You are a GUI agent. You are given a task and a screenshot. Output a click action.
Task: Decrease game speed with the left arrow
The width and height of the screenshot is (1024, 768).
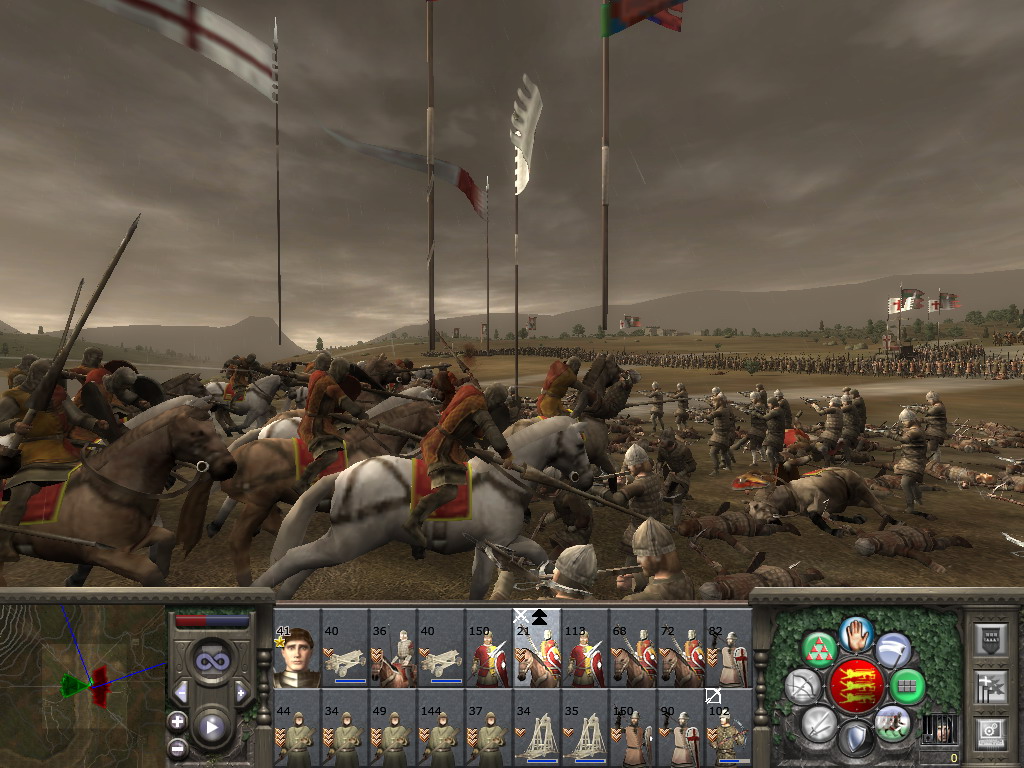click(x=182, y=692)
